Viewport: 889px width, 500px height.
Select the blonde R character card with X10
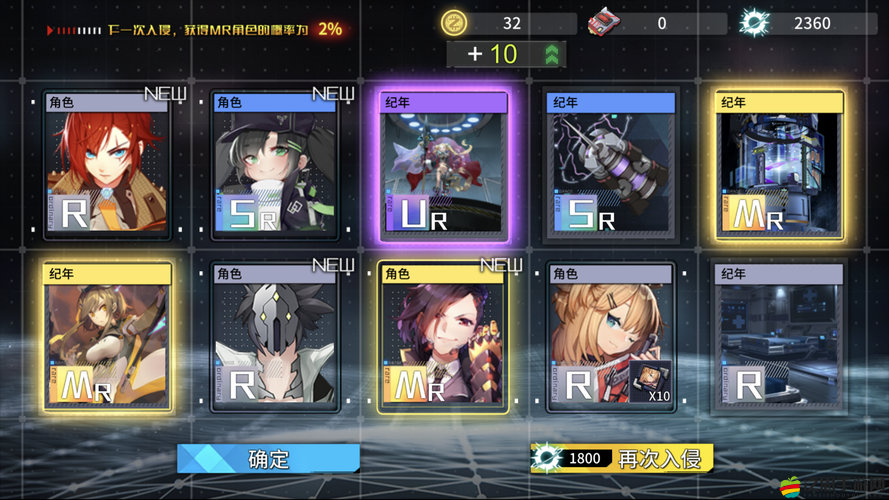(x=612, y=337)
